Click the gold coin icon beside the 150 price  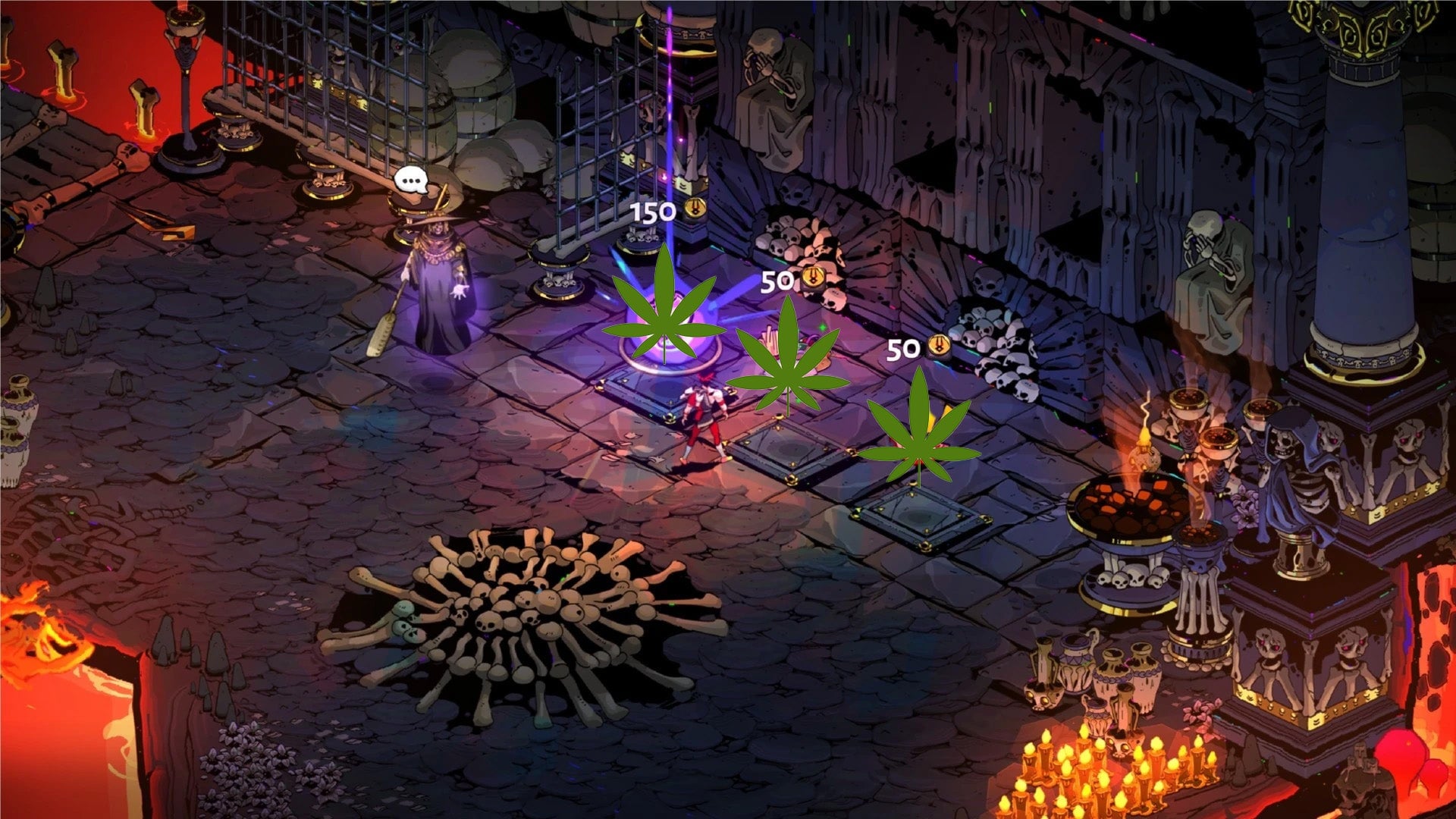[695, 209]
